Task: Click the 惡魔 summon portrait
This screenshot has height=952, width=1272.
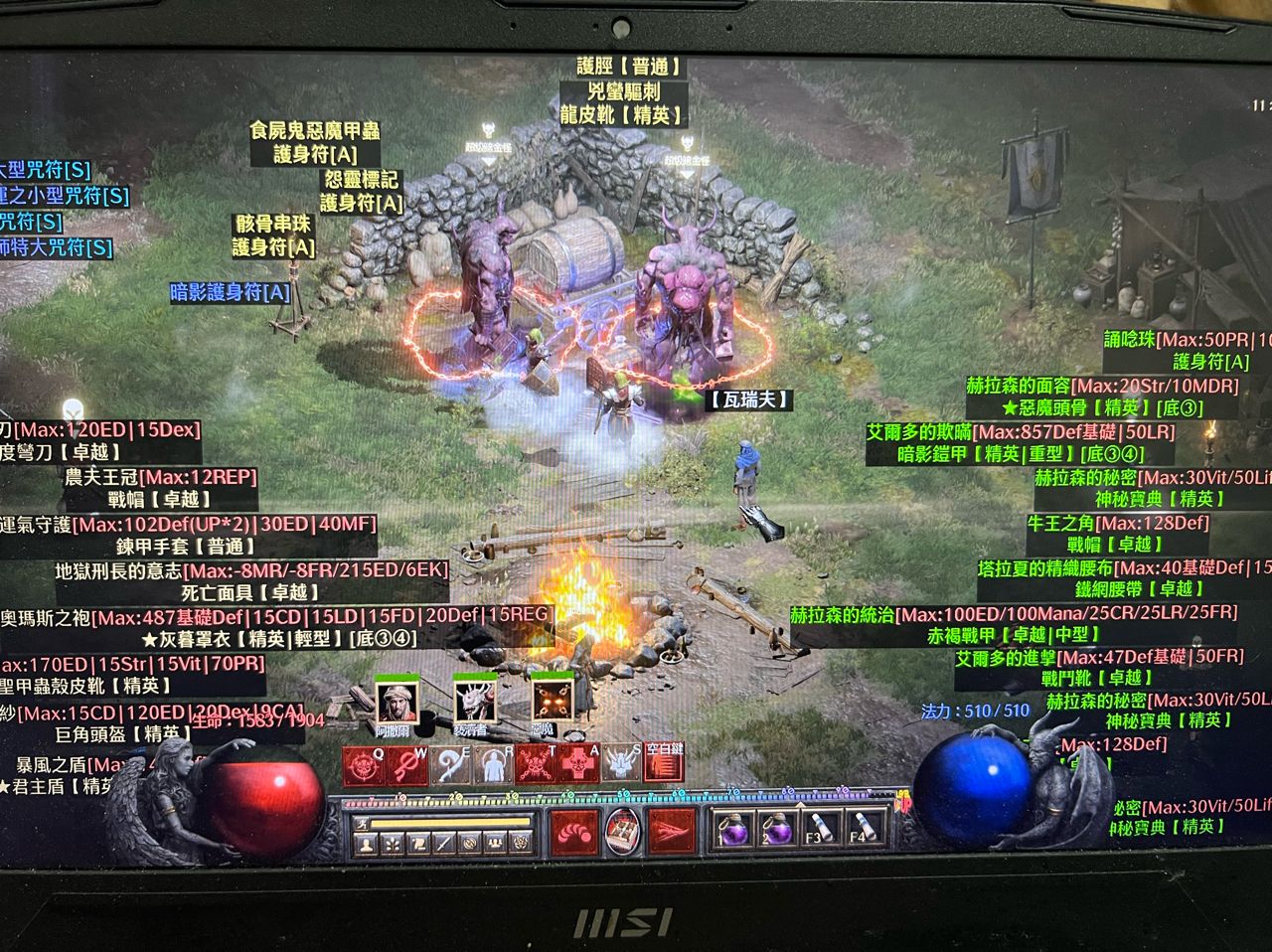Action: (x=552, y=703)
